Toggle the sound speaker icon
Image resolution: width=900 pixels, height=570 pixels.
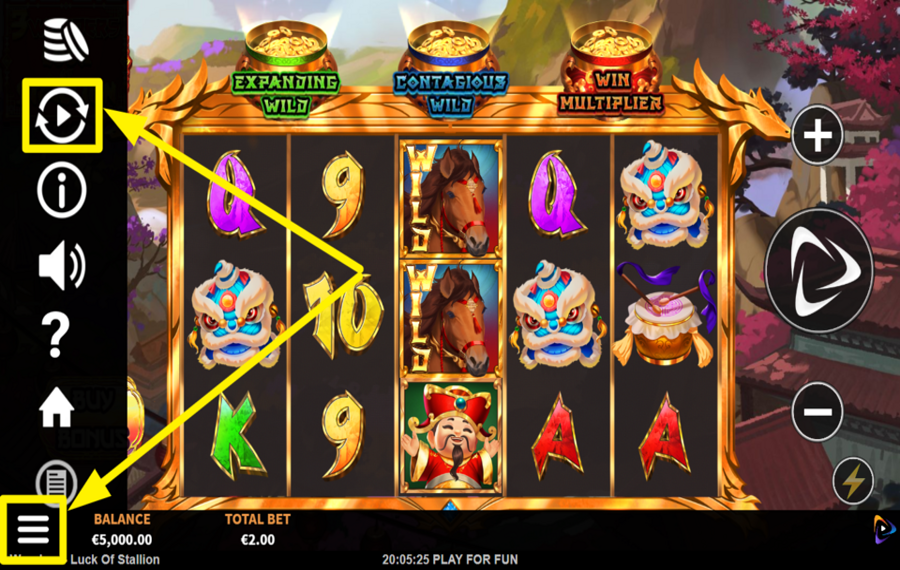62,265
